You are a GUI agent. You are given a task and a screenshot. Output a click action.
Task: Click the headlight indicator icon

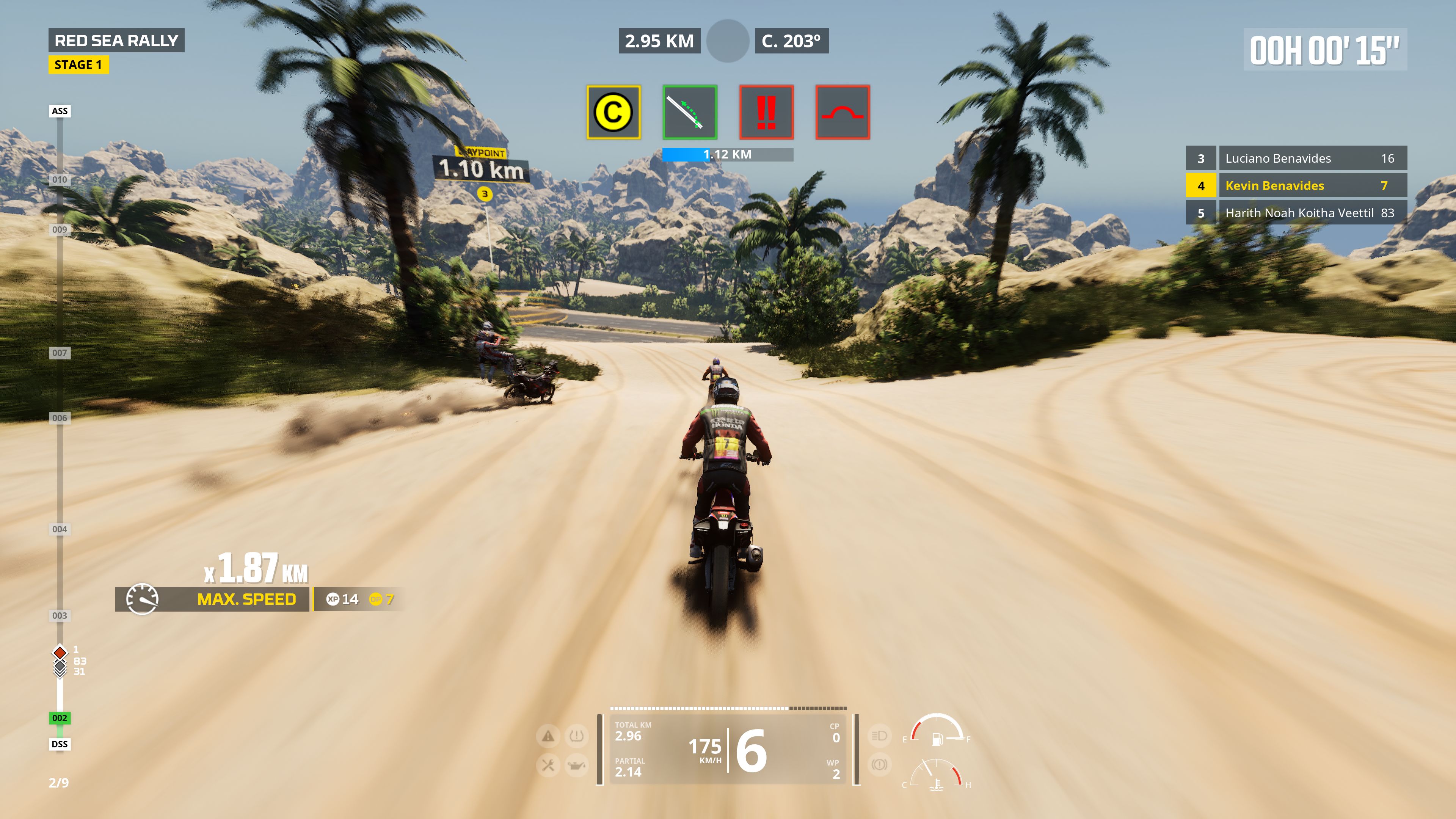[879, 735]
